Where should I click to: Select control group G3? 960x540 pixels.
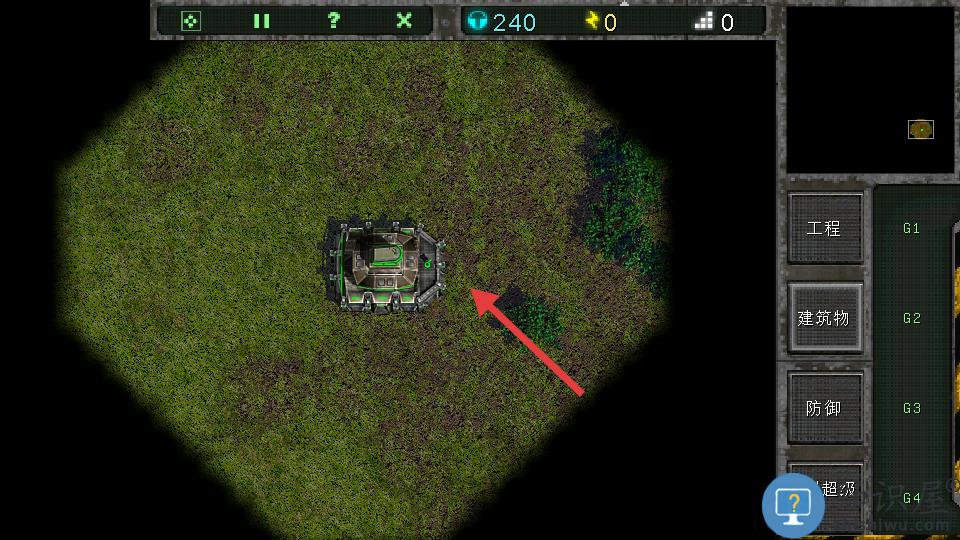(911, 408)
